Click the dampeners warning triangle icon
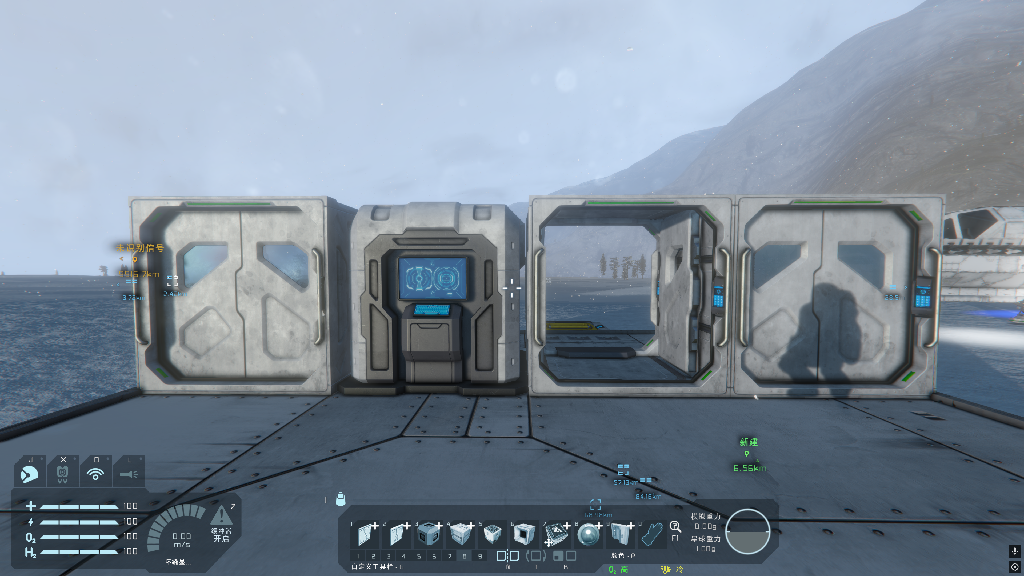1024x576 pixels. 220,519
